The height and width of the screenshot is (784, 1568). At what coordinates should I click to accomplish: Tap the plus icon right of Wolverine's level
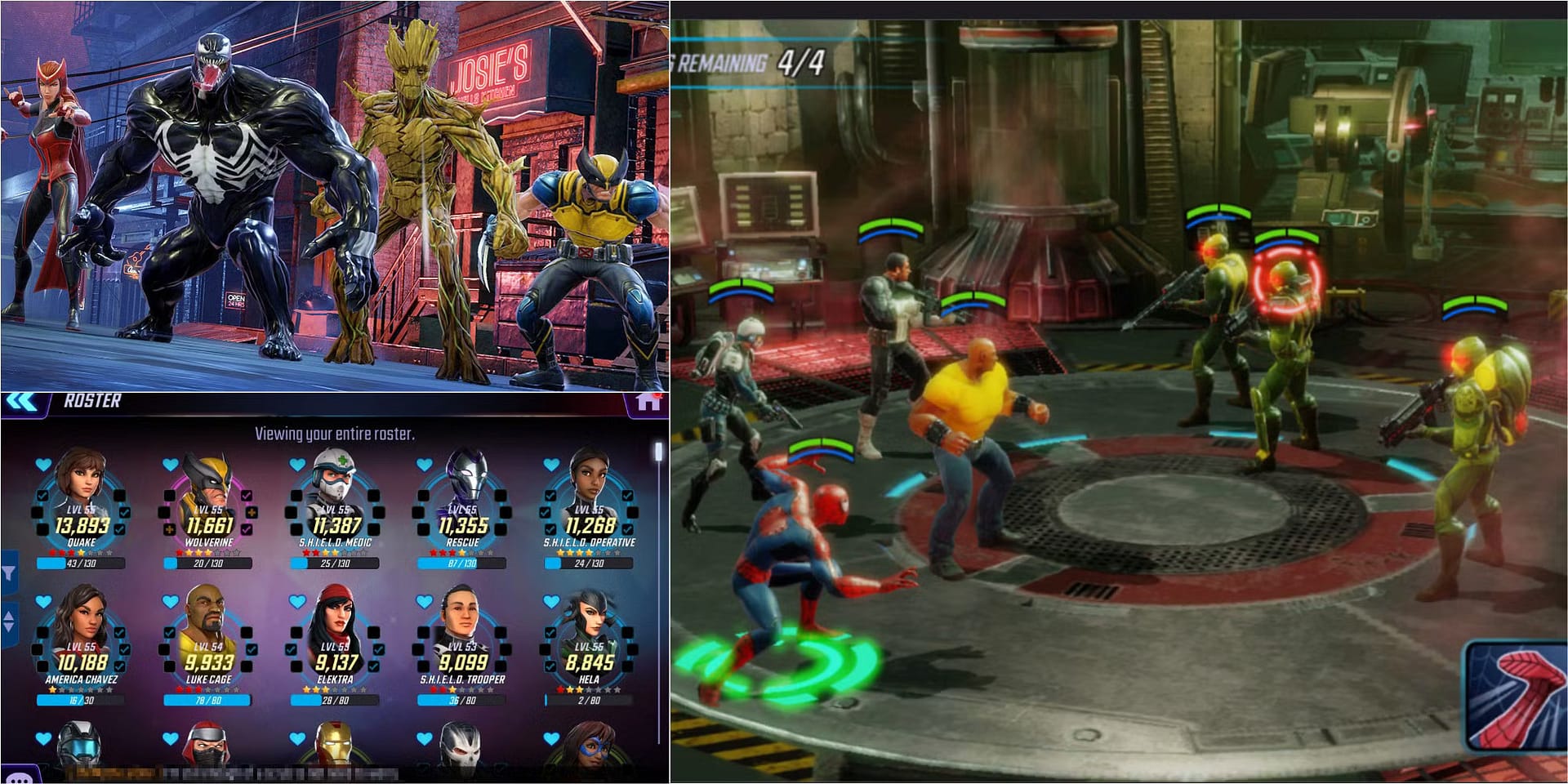[x=250, y=513]
